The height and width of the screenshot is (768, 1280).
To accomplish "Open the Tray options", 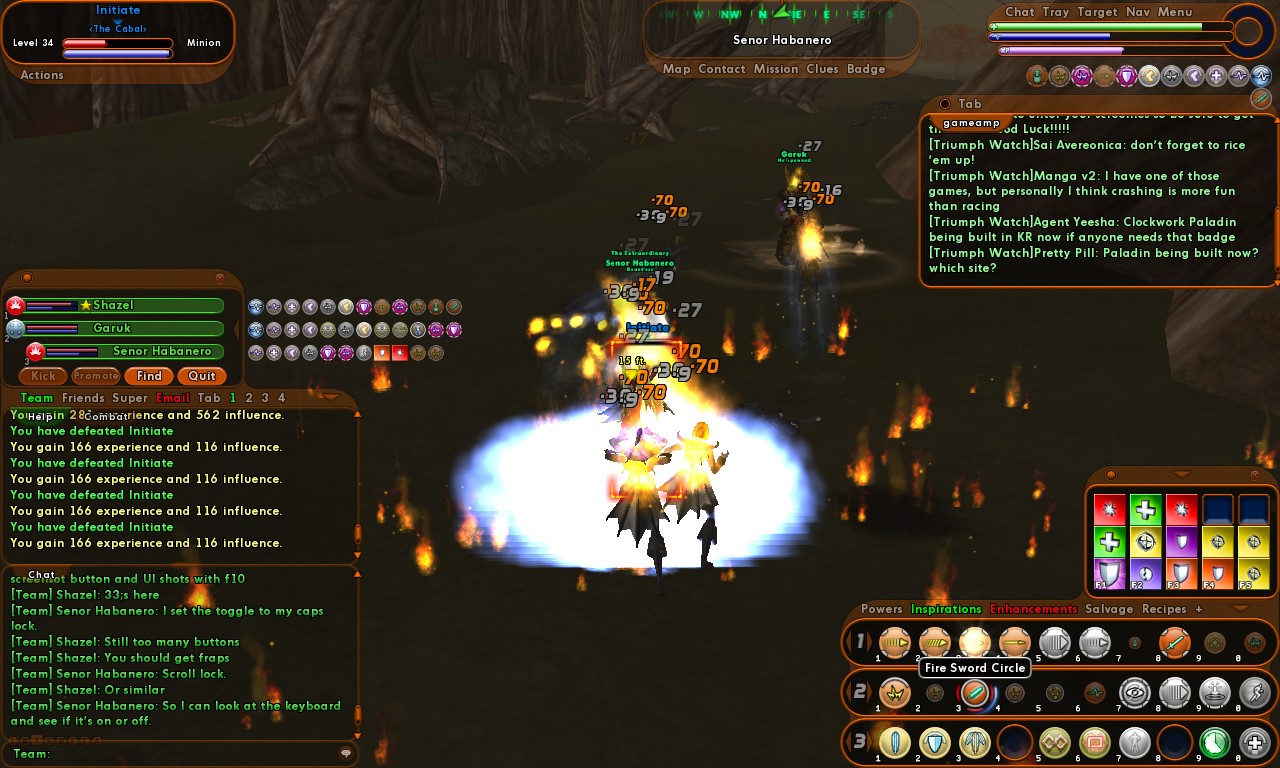I will point(1056,12).
